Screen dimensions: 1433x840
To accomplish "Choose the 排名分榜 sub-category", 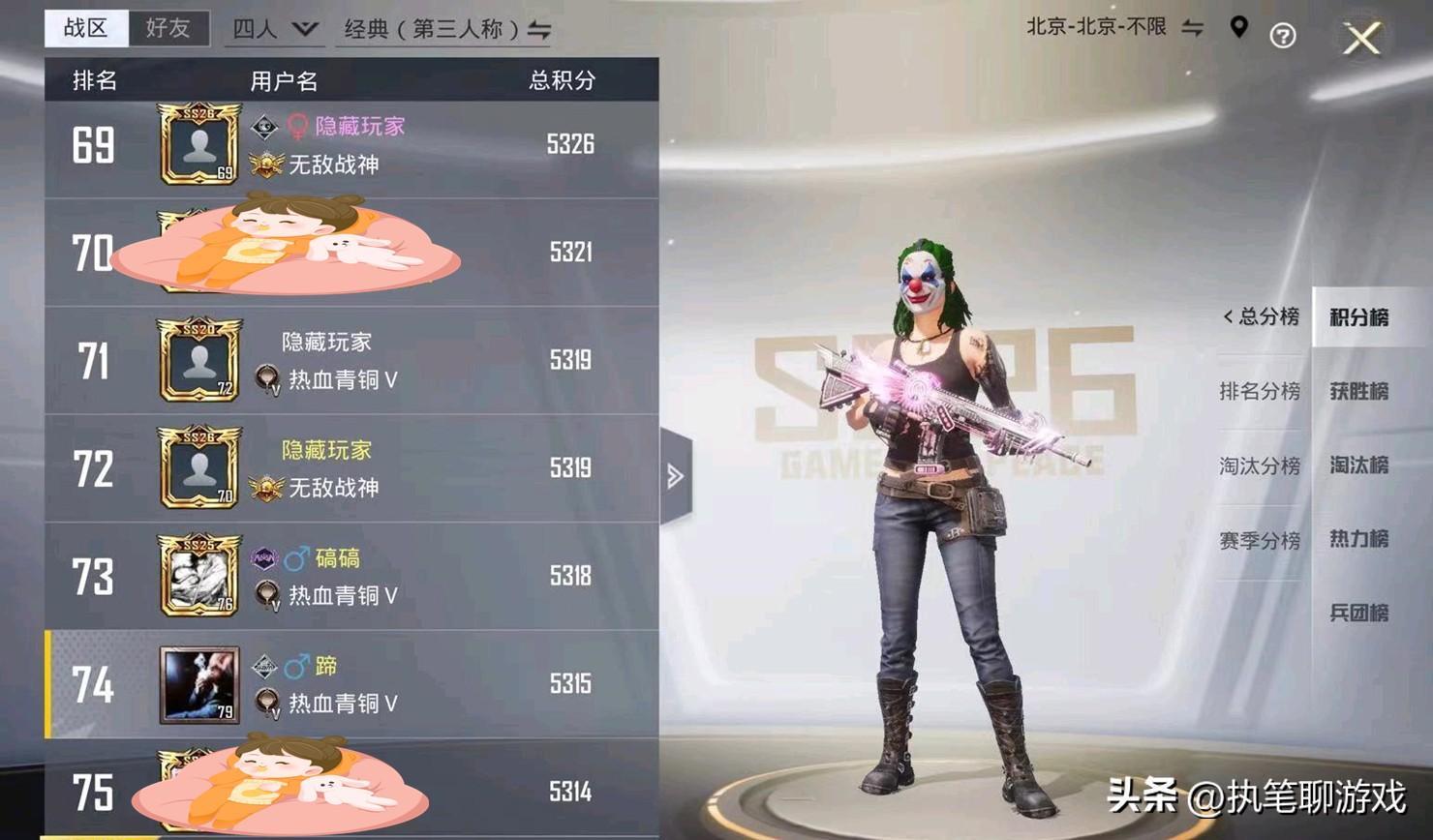I will [x=1259, y=391].
